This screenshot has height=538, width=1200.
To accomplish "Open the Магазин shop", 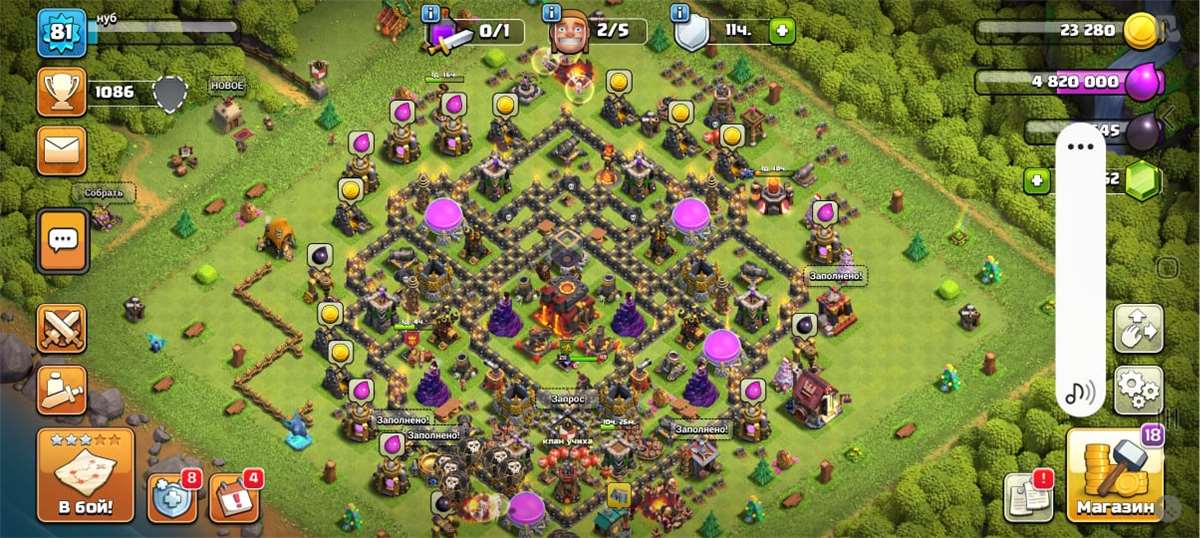I will (x=1114, y=475).
